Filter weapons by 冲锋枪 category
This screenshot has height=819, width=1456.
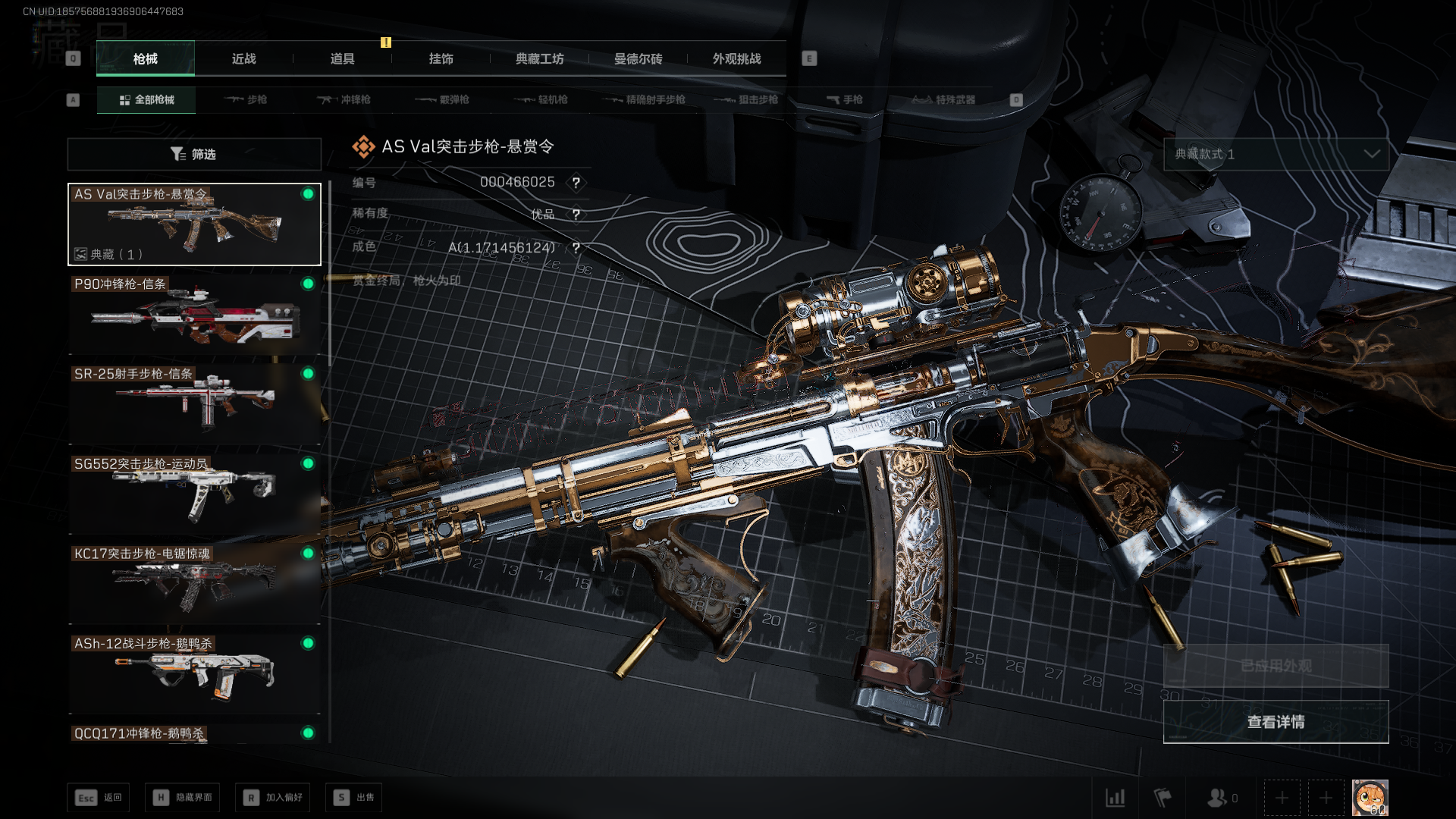point(344,99)
